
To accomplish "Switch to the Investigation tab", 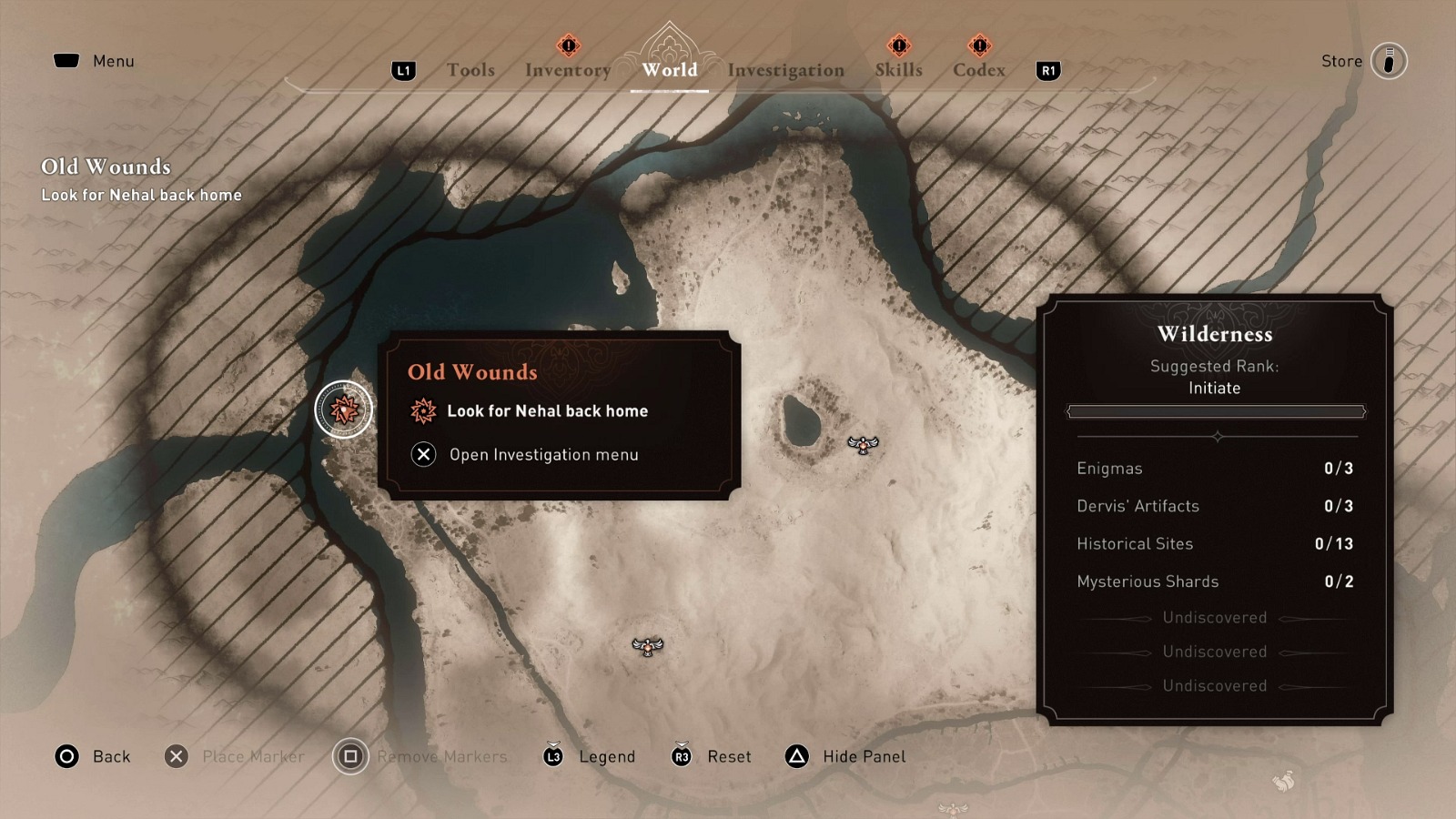I will tap(784, 69).
